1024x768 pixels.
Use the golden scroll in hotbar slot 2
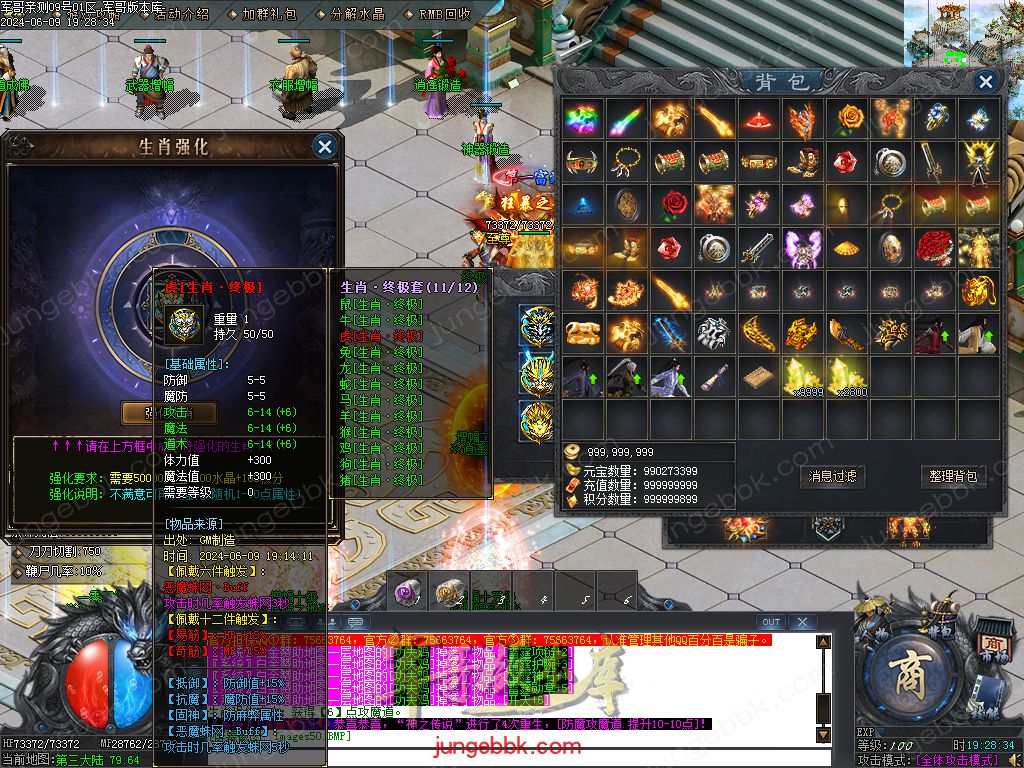pos(449,591)
